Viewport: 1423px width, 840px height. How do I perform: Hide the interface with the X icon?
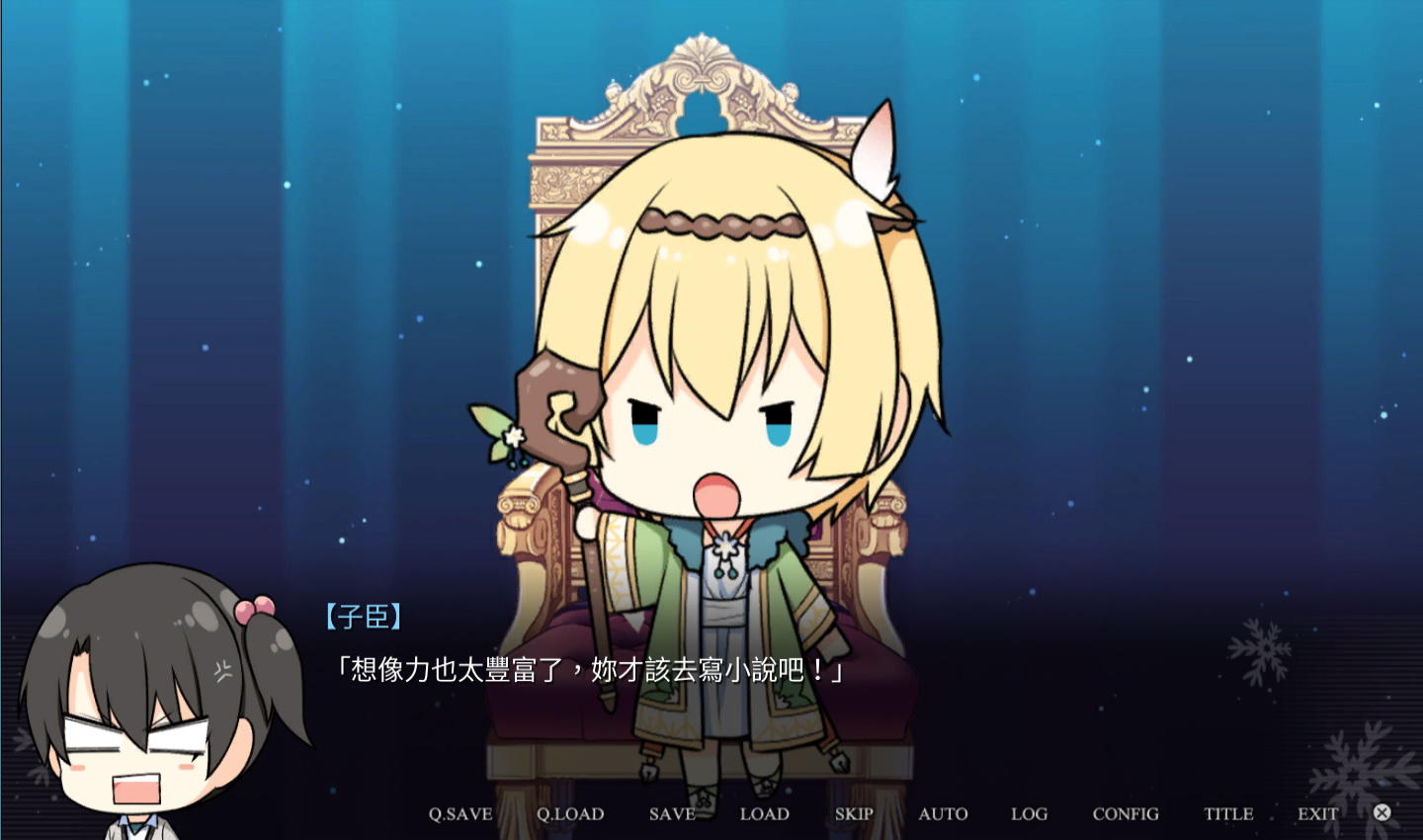coord(1381,811)
